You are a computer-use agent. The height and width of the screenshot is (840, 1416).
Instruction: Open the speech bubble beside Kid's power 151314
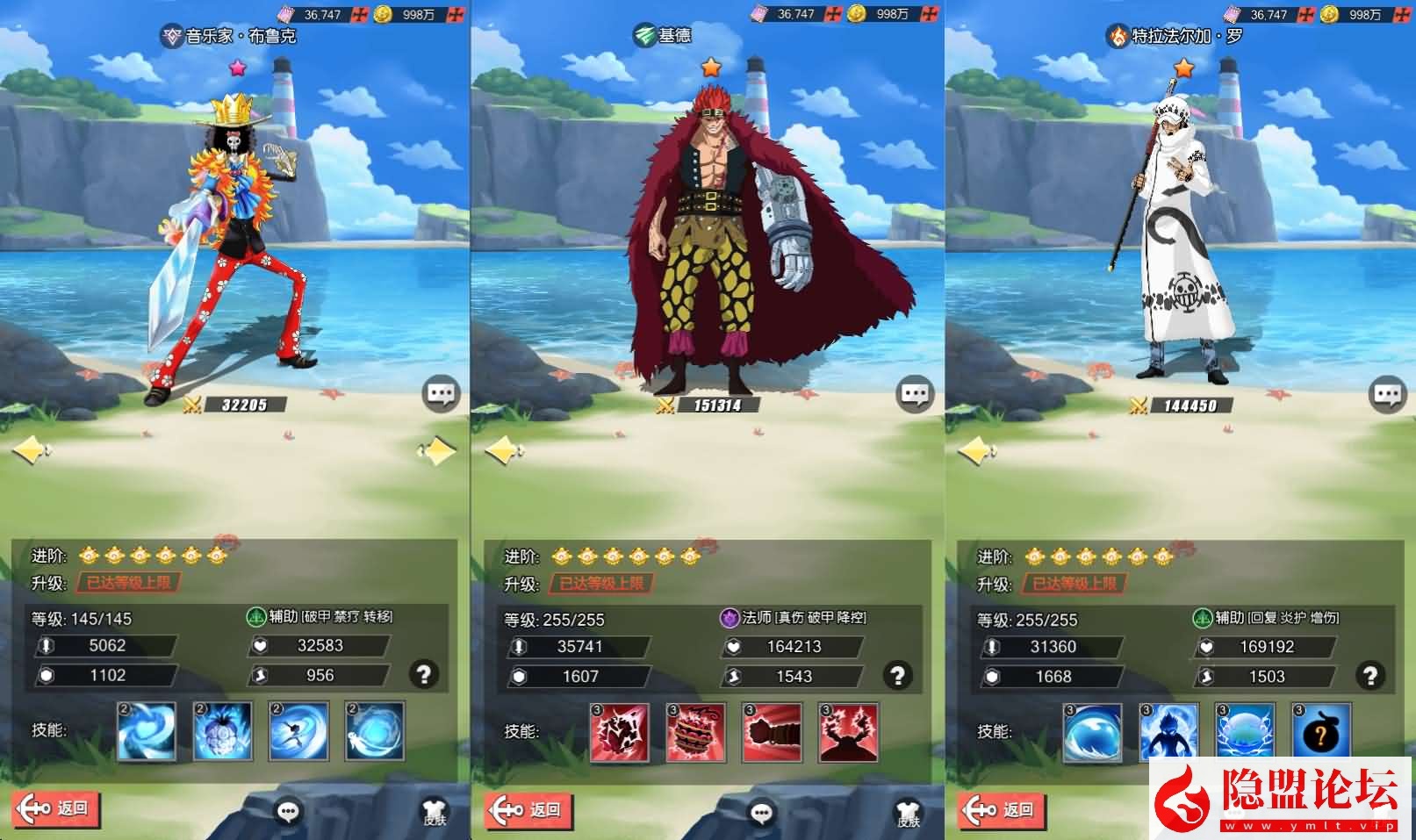(915, 394)
